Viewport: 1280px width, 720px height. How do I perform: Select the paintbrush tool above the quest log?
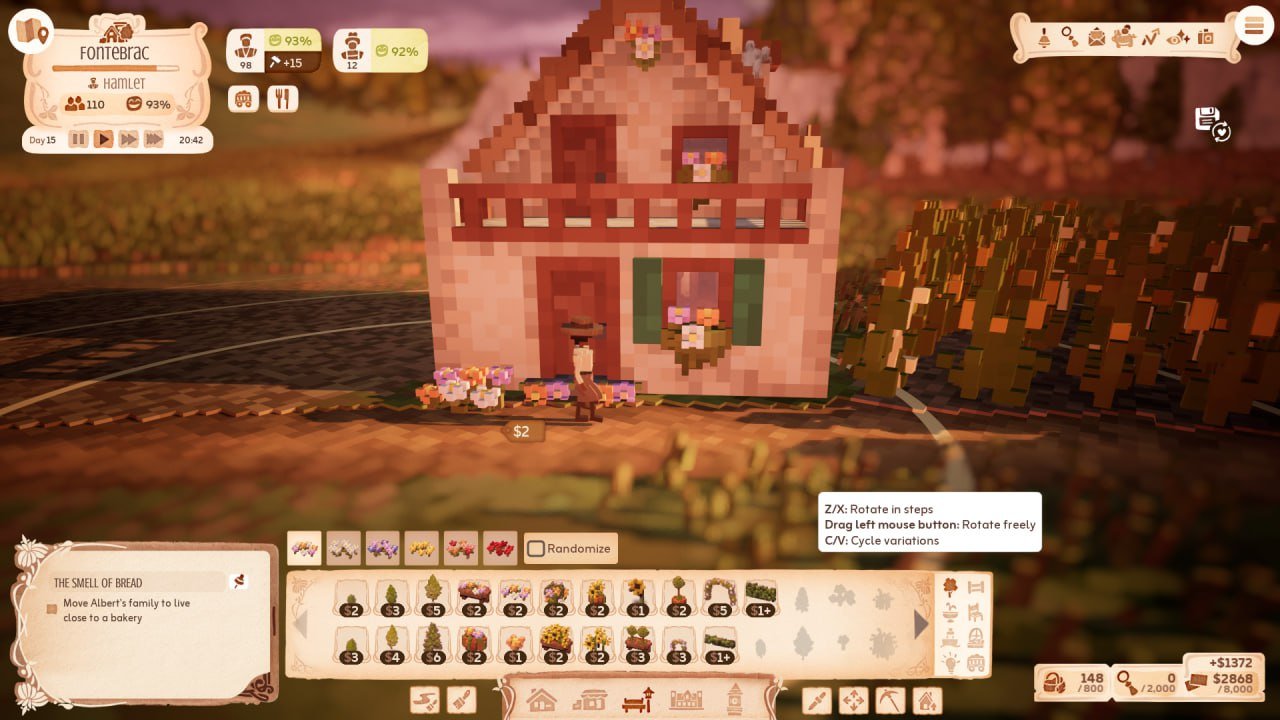(x=462, y=700)
